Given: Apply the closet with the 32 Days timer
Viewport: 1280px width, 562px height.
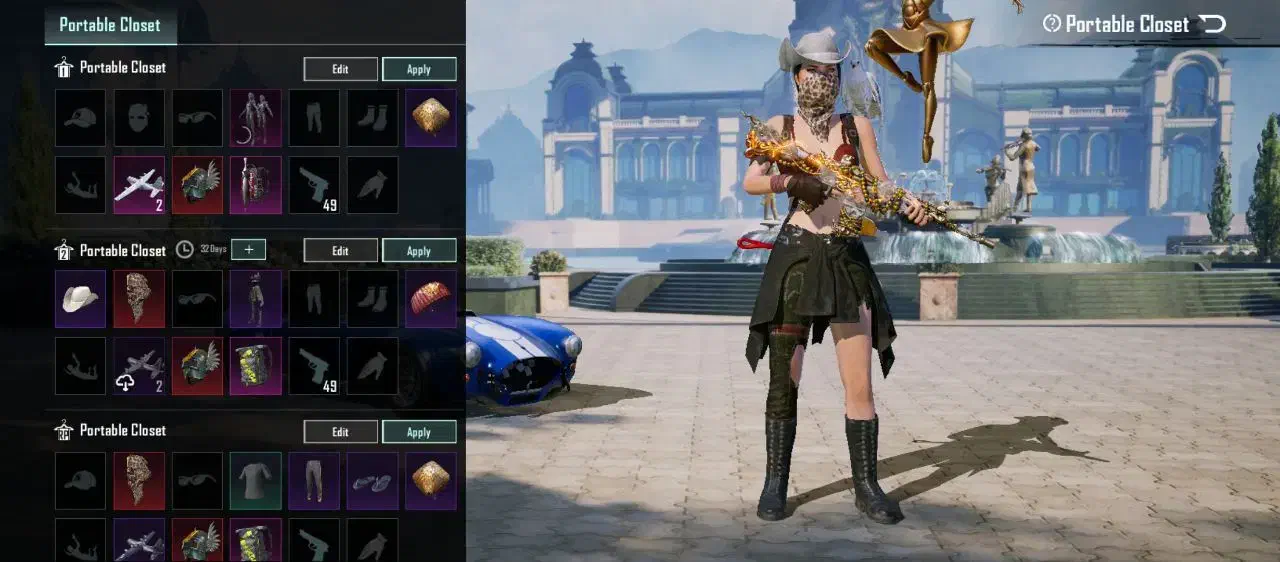Looking at the screenshot, I should click(x=419, y=251).
